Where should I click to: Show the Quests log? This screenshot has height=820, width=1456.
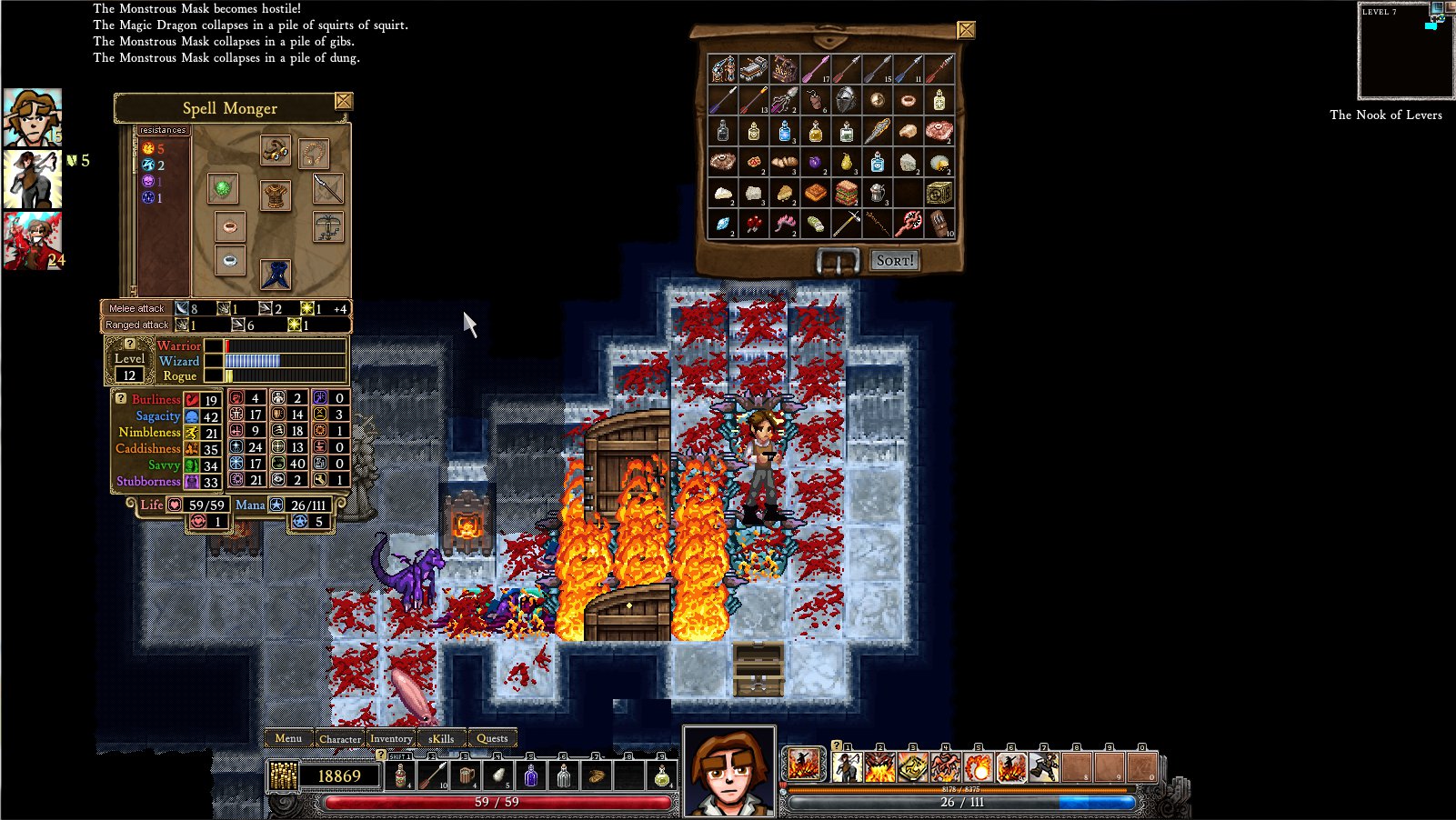[492, 738]
